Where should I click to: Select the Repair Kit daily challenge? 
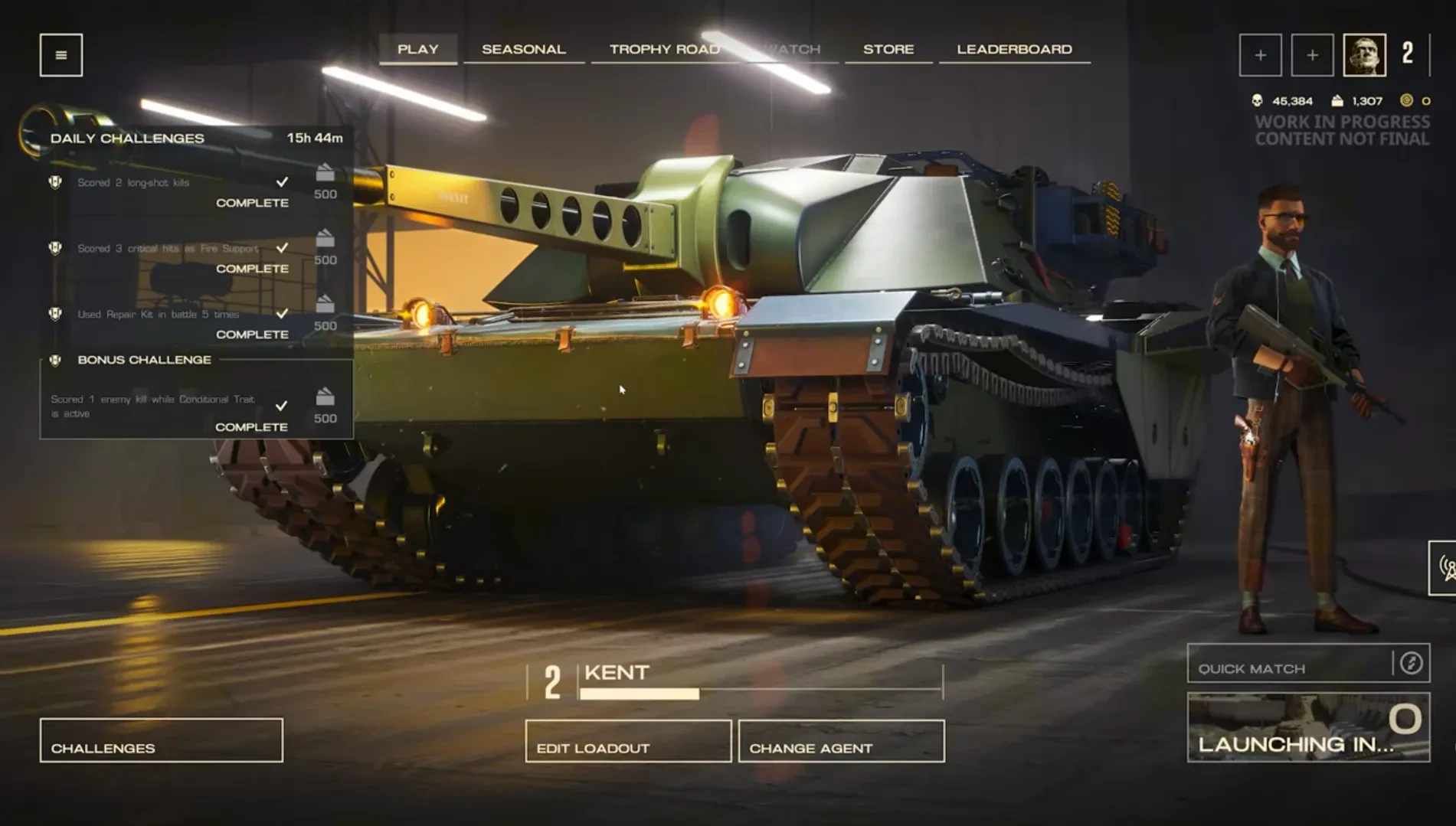[170, 322]
